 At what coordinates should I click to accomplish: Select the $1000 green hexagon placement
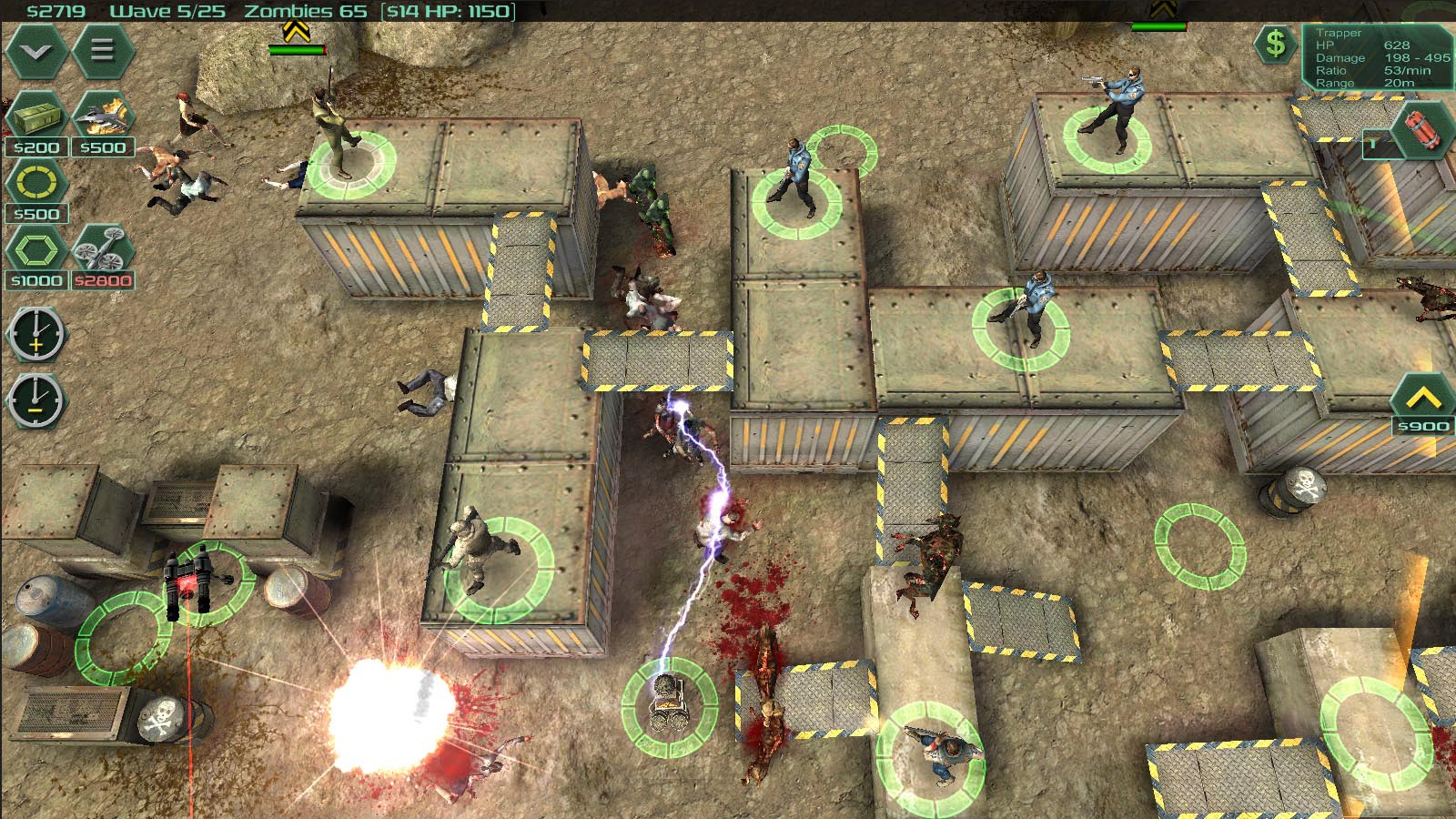pyautogui.click(x=36, y=251)
